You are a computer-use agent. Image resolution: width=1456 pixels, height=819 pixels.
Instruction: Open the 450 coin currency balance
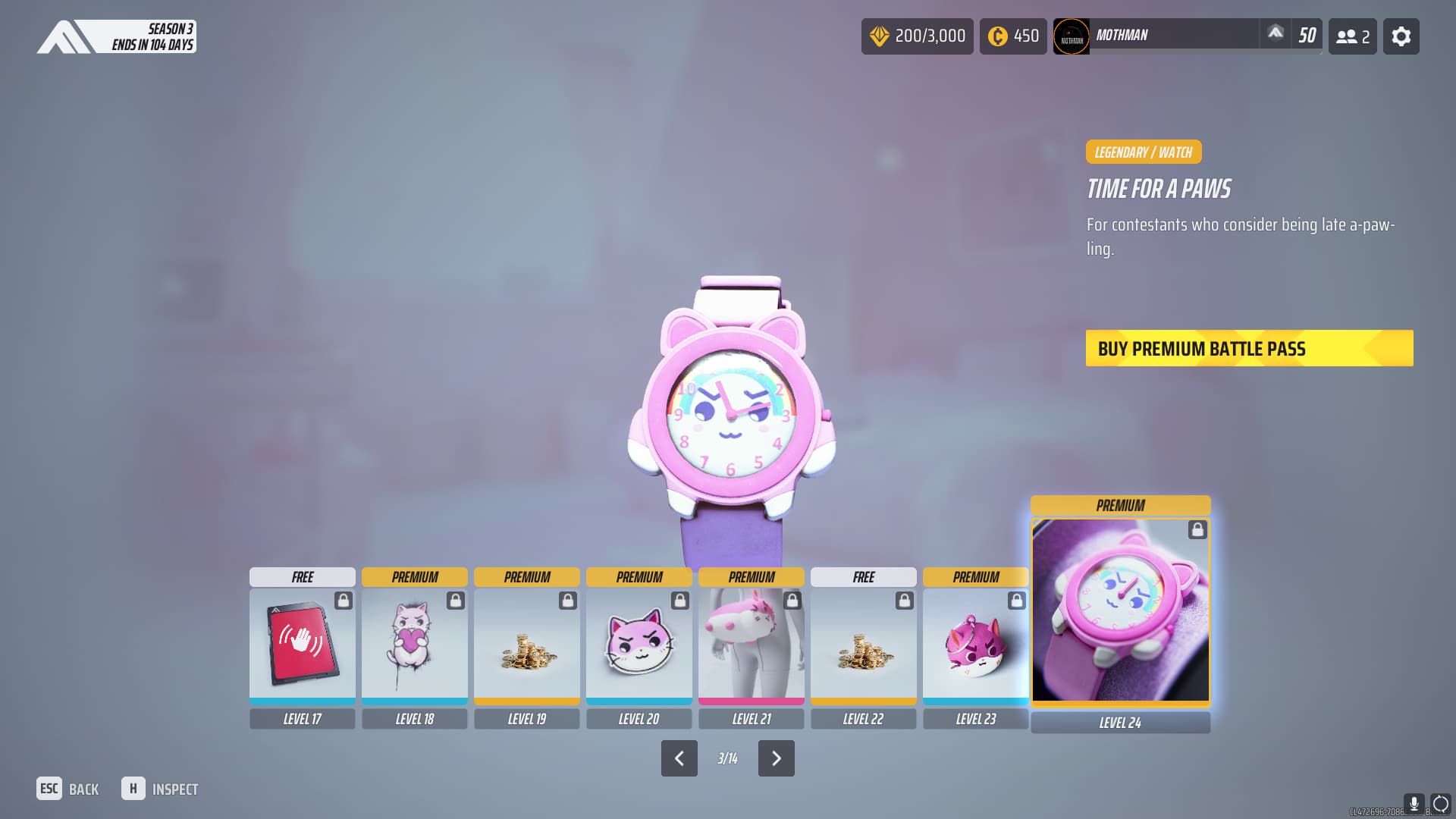1012,36
